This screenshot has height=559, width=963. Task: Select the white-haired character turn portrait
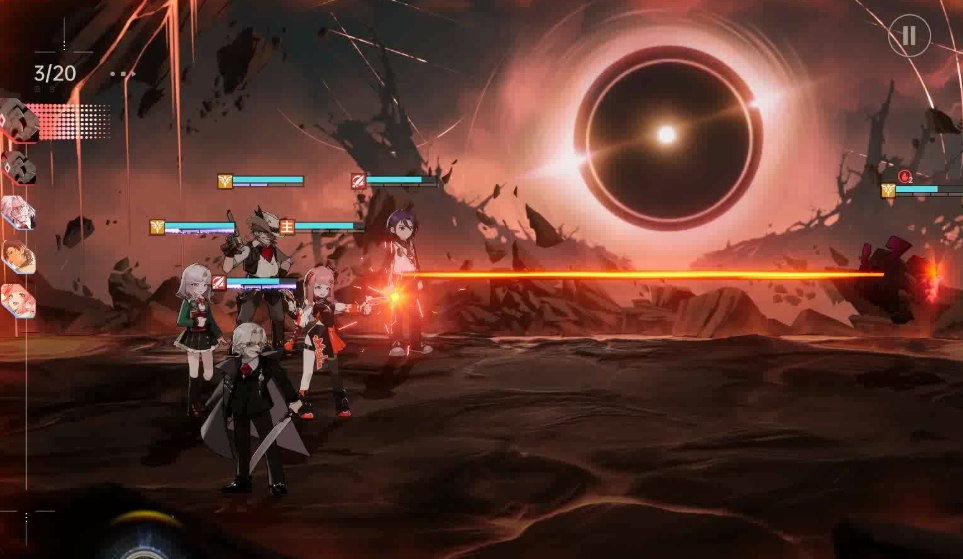(18, 212)
